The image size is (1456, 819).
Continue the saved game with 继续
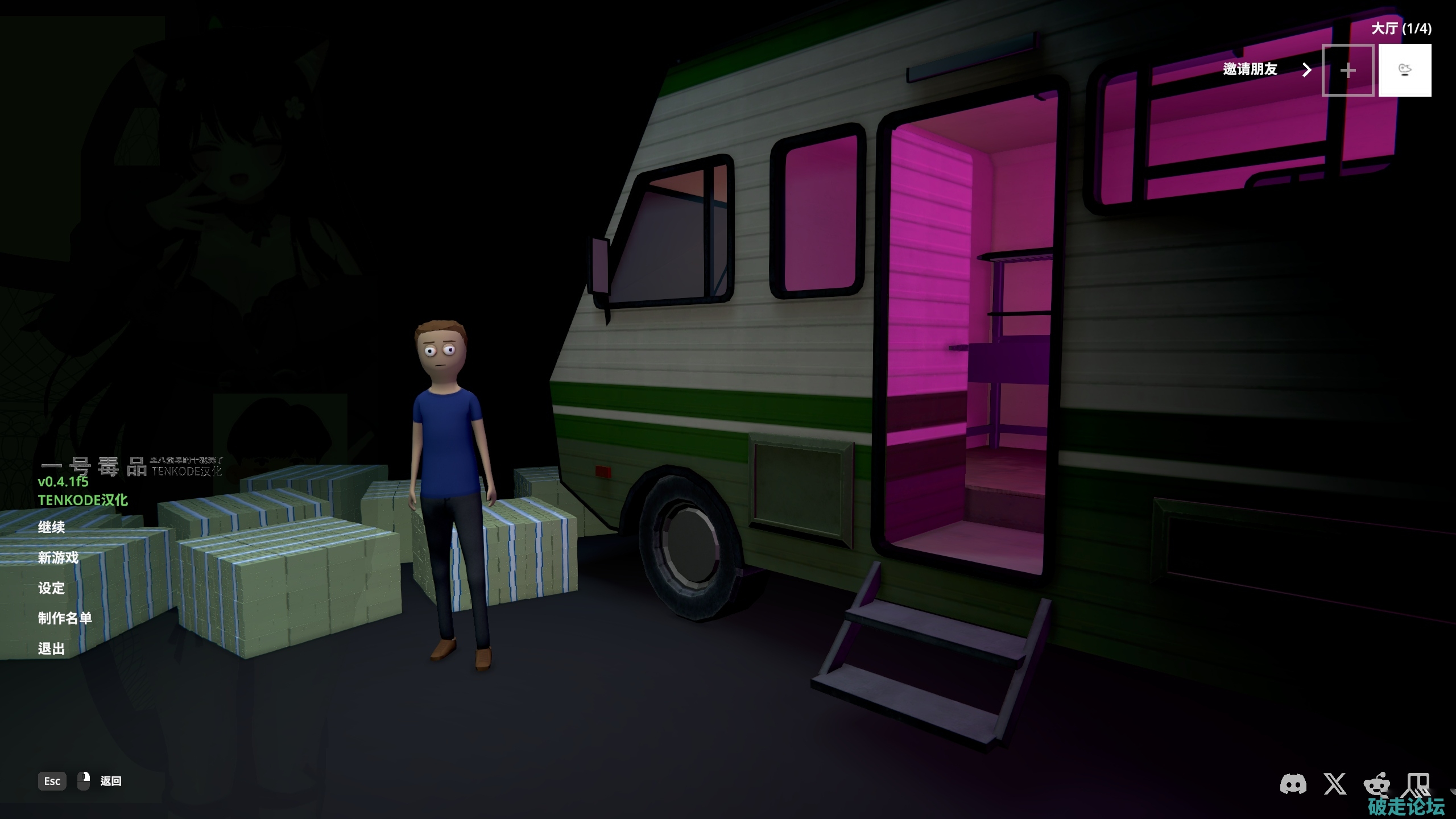(x=52, y=527)
